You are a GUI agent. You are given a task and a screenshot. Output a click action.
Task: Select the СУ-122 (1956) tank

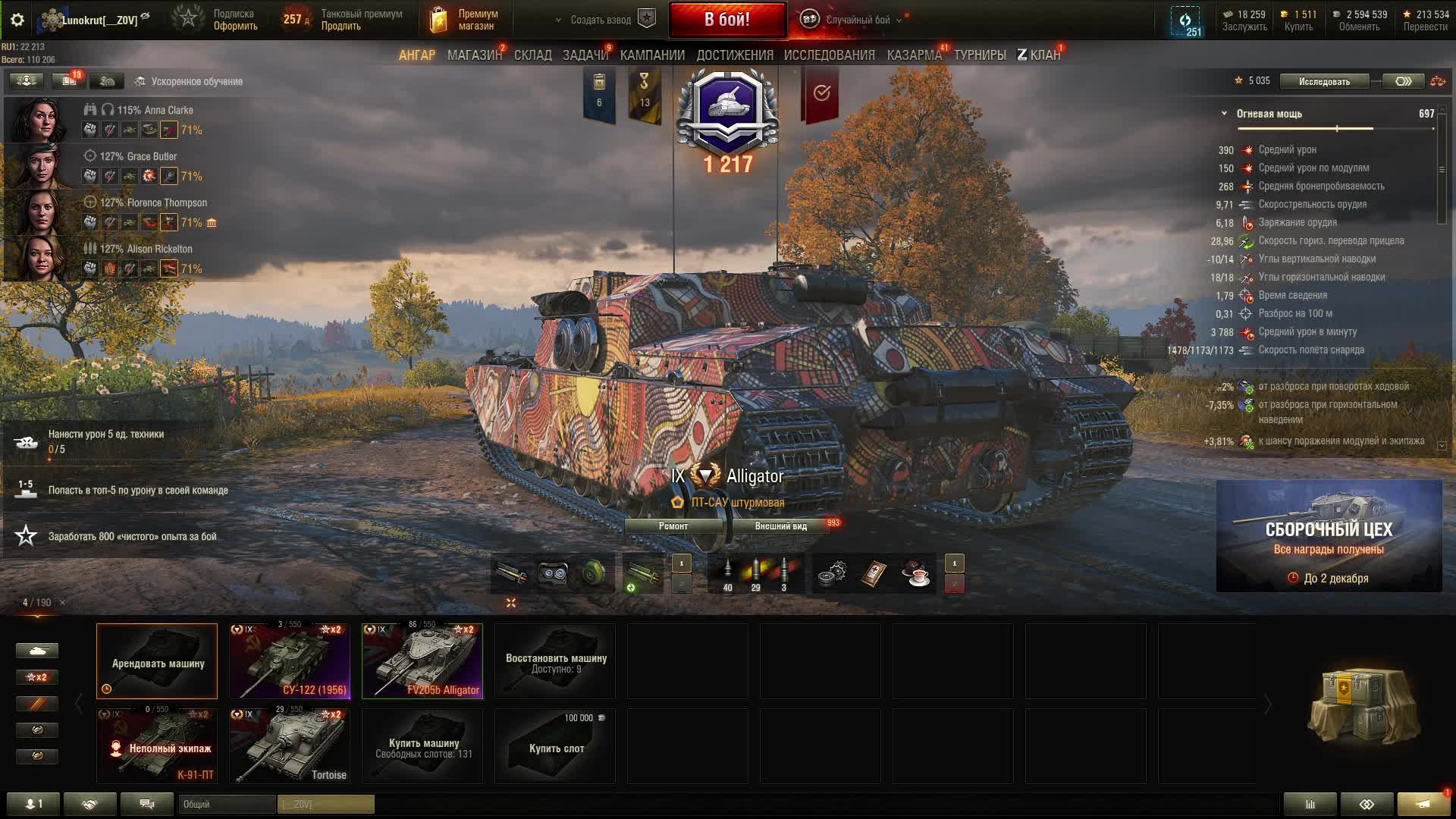[290, 661]
